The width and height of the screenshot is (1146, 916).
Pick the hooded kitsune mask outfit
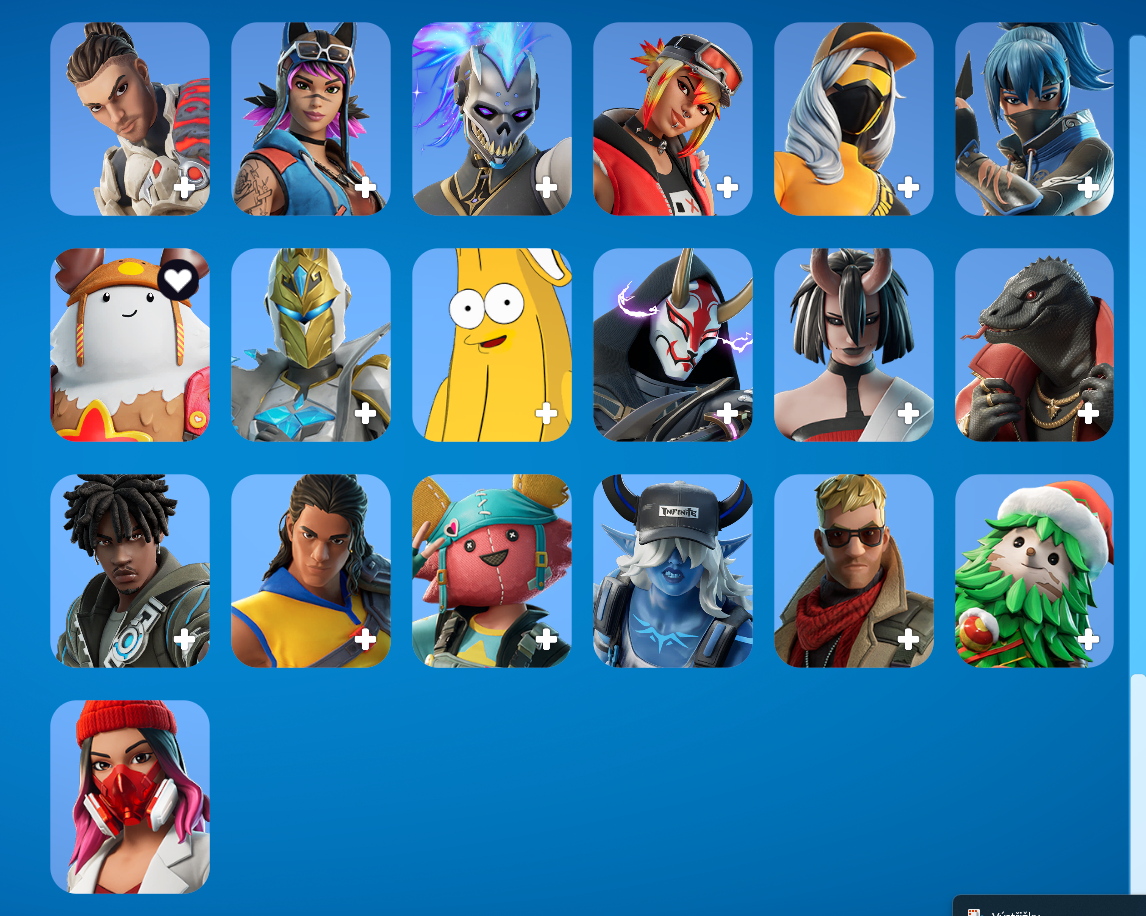tap(672, 344)
